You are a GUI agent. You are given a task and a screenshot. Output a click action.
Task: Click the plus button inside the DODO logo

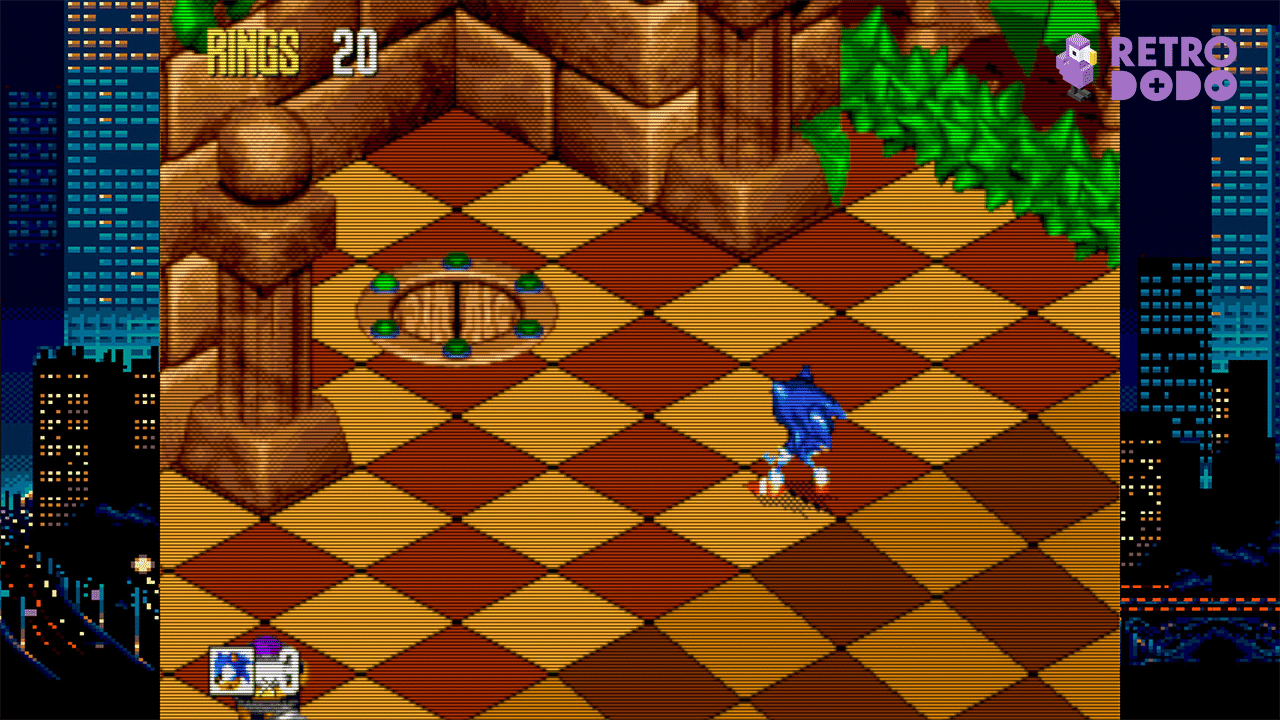click(x=1156, y=85)
